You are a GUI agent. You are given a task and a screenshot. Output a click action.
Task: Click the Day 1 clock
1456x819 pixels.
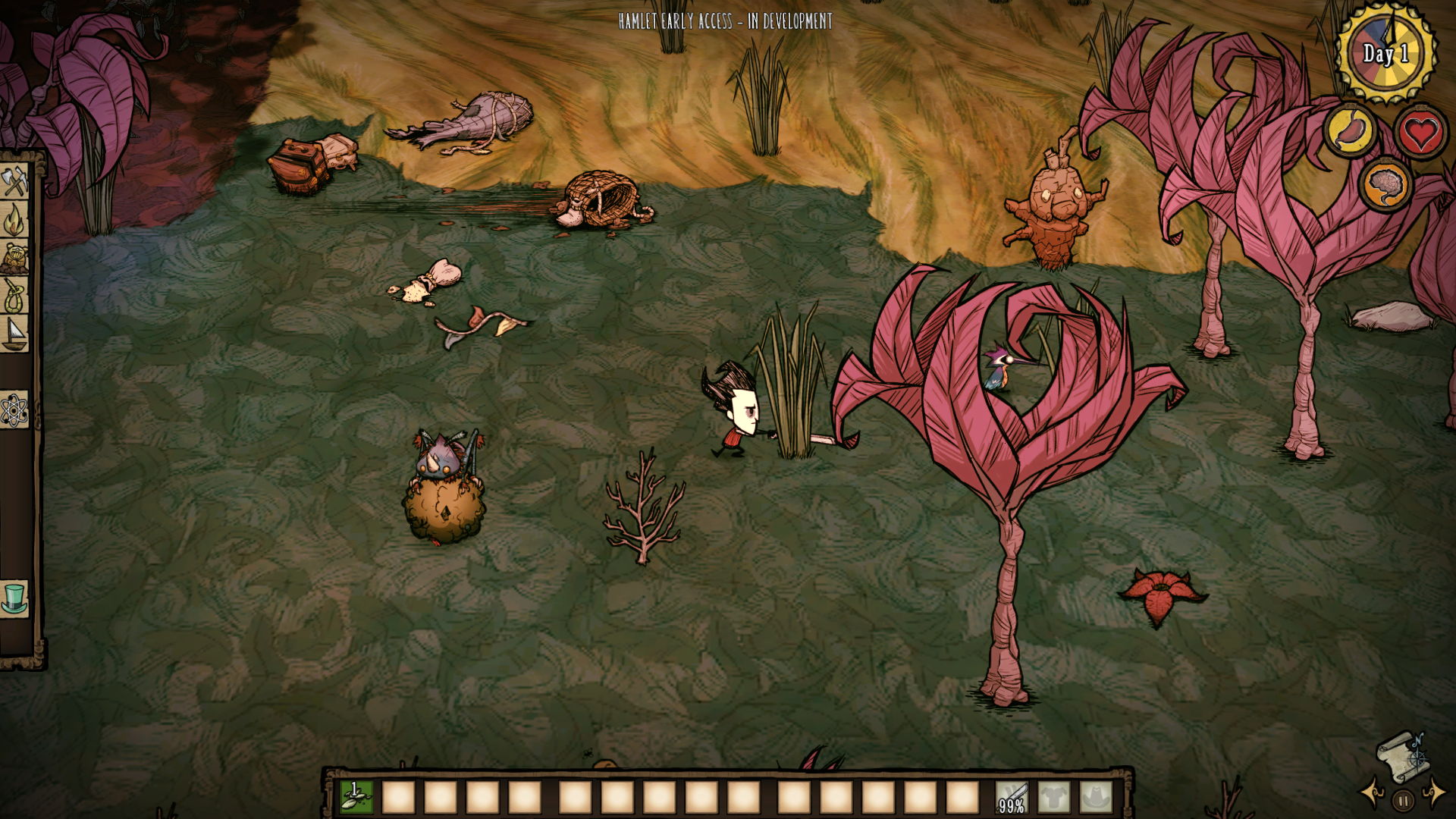pos(1385,53)
